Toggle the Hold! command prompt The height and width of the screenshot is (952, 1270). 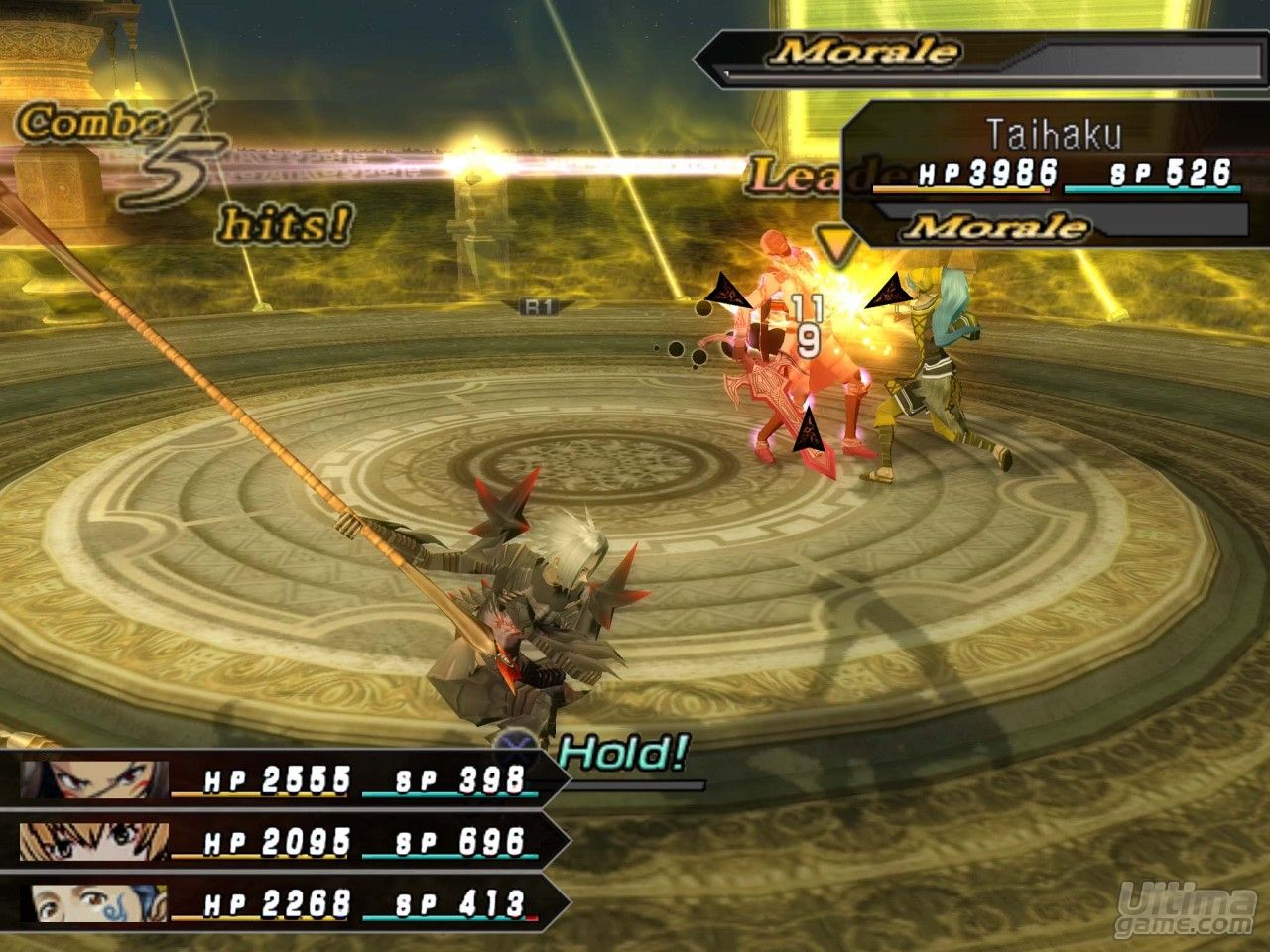620,751
